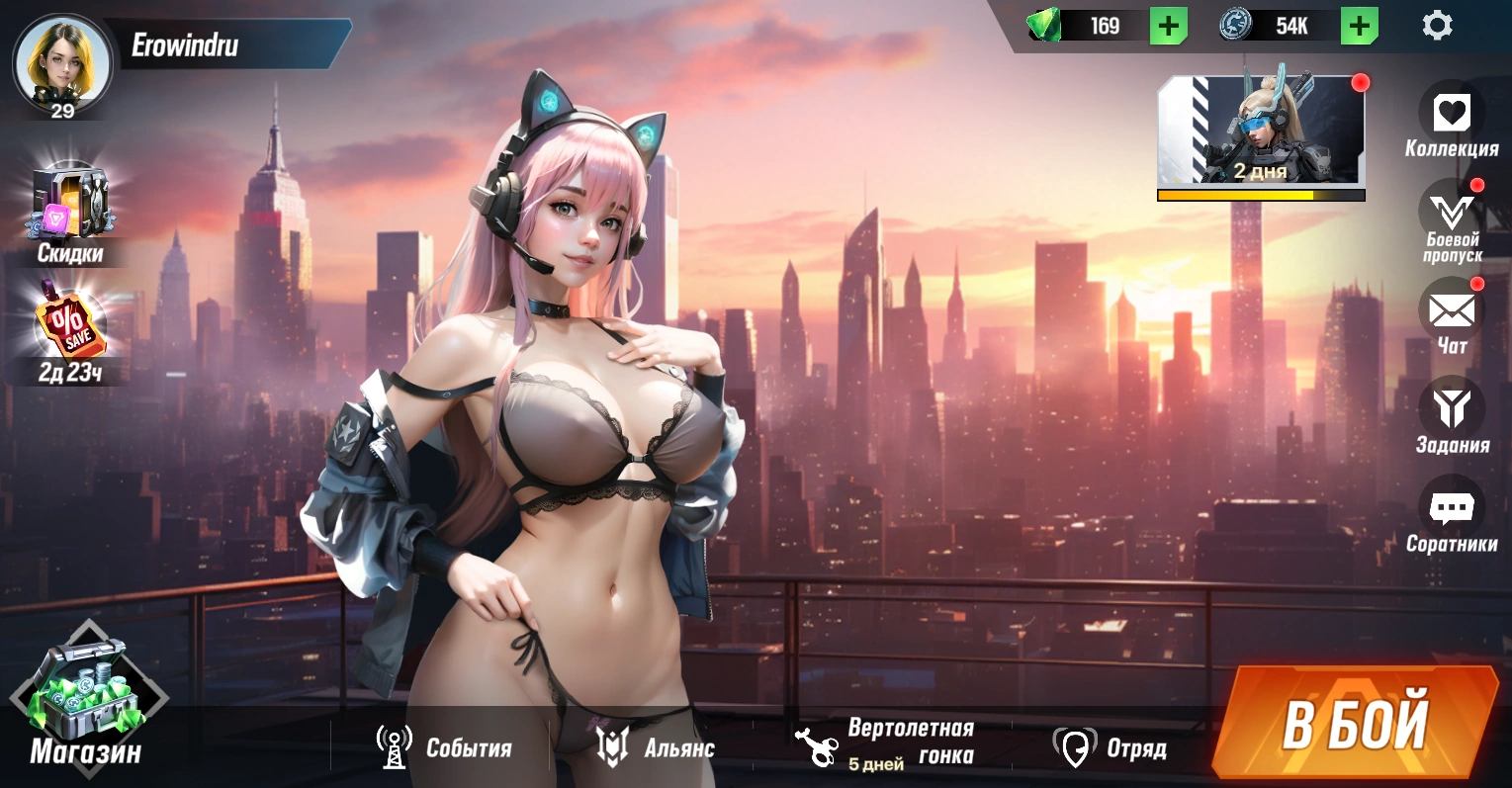This screenshot has width=1512, height=788.
Task: Open the Erowindru player profile avatar
Action: click(x=61, y=62)
